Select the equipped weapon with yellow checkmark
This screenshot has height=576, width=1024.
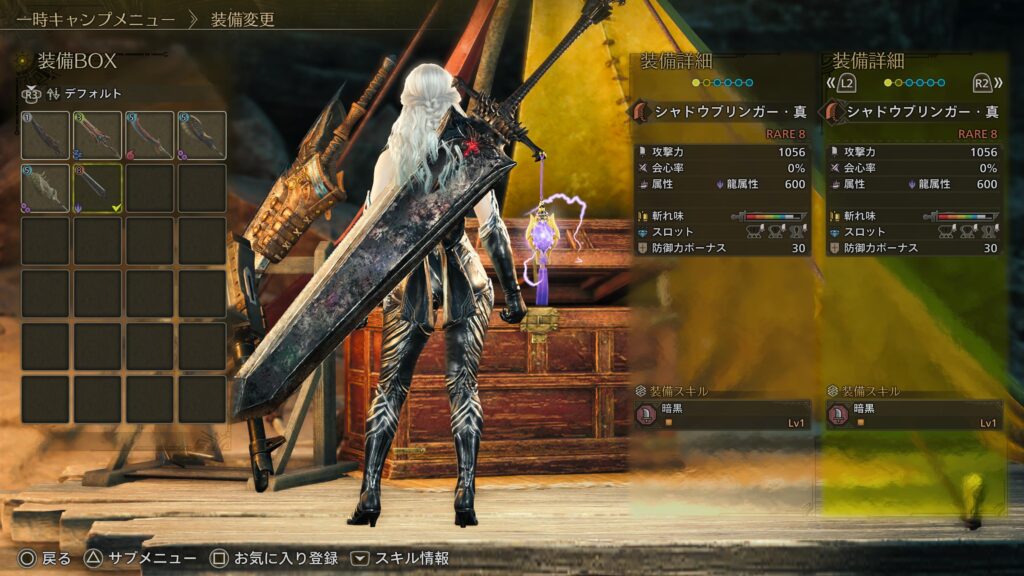pos(97,188)
